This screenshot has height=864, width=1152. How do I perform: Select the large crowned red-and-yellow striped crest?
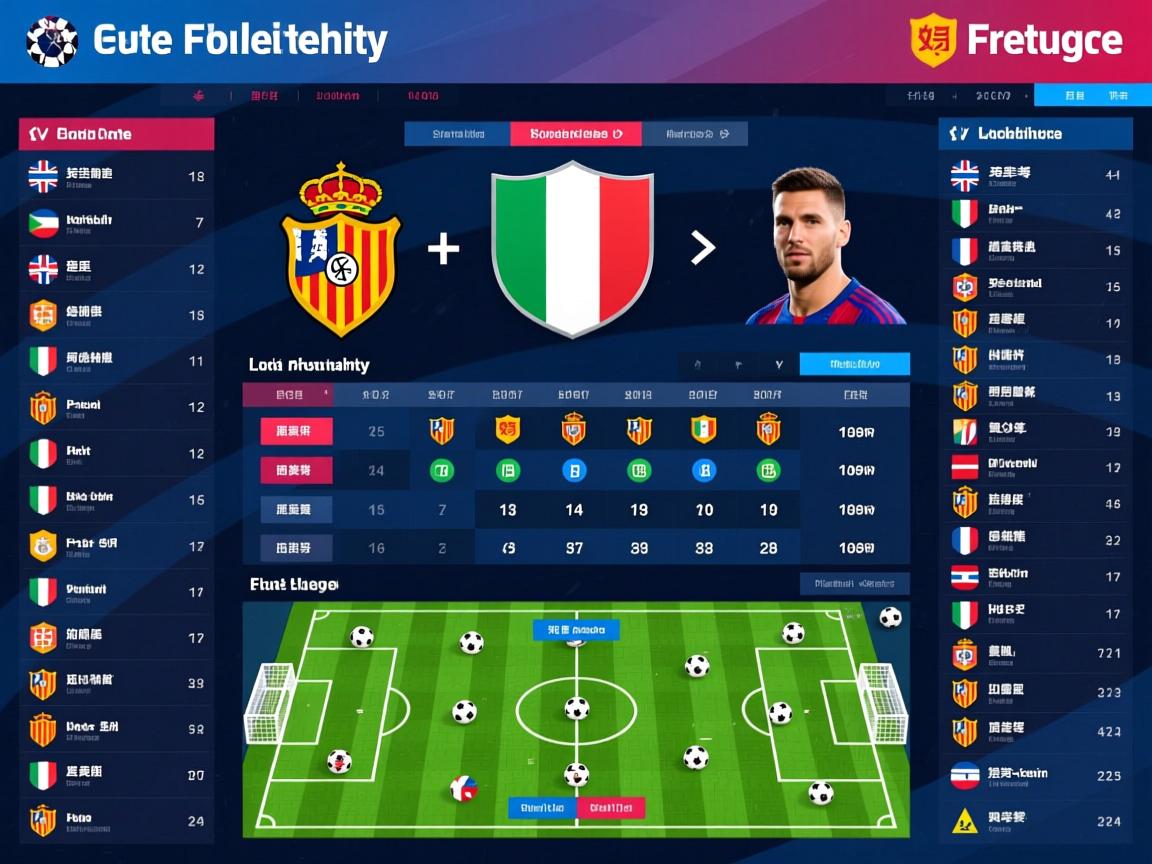pos(341,250)
